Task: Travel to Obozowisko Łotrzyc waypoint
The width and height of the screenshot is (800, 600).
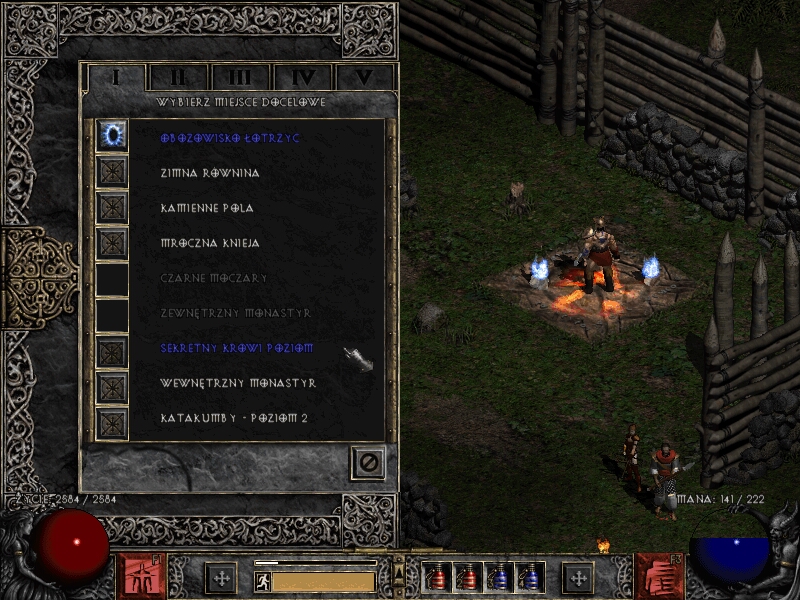Action: 112,137
